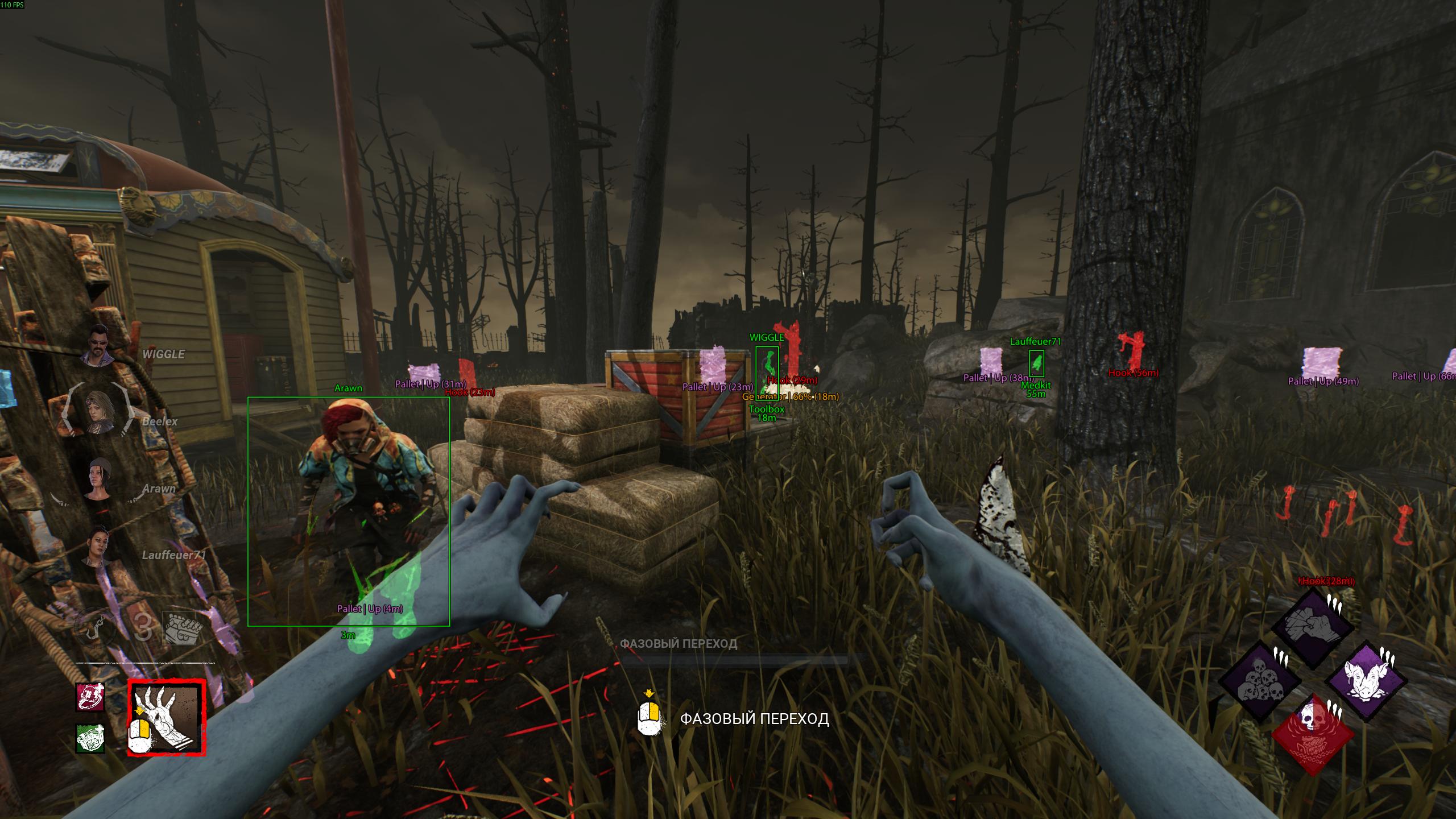Image resolution: width=1456 pixels, height=819 pixels.
Task: Click the pile of skulls perk
Action: (x=1260, y=681)
